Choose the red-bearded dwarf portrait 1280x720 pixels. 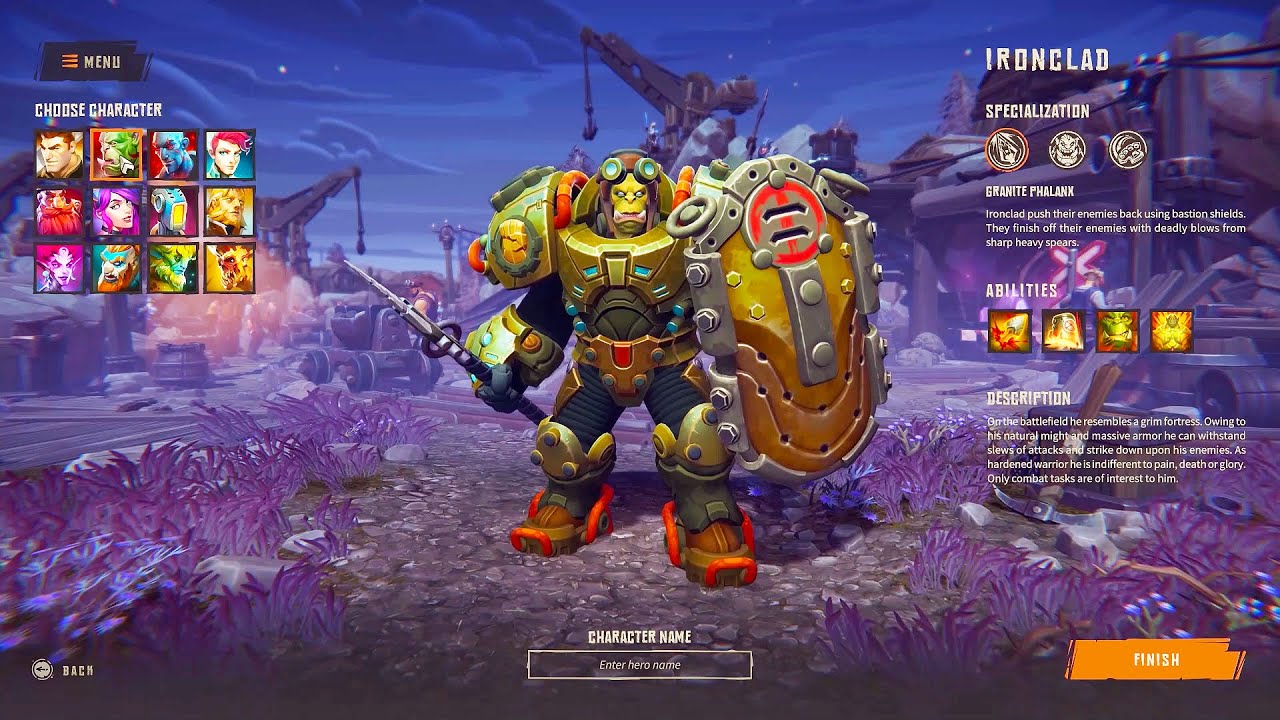(x=59, y=211)
